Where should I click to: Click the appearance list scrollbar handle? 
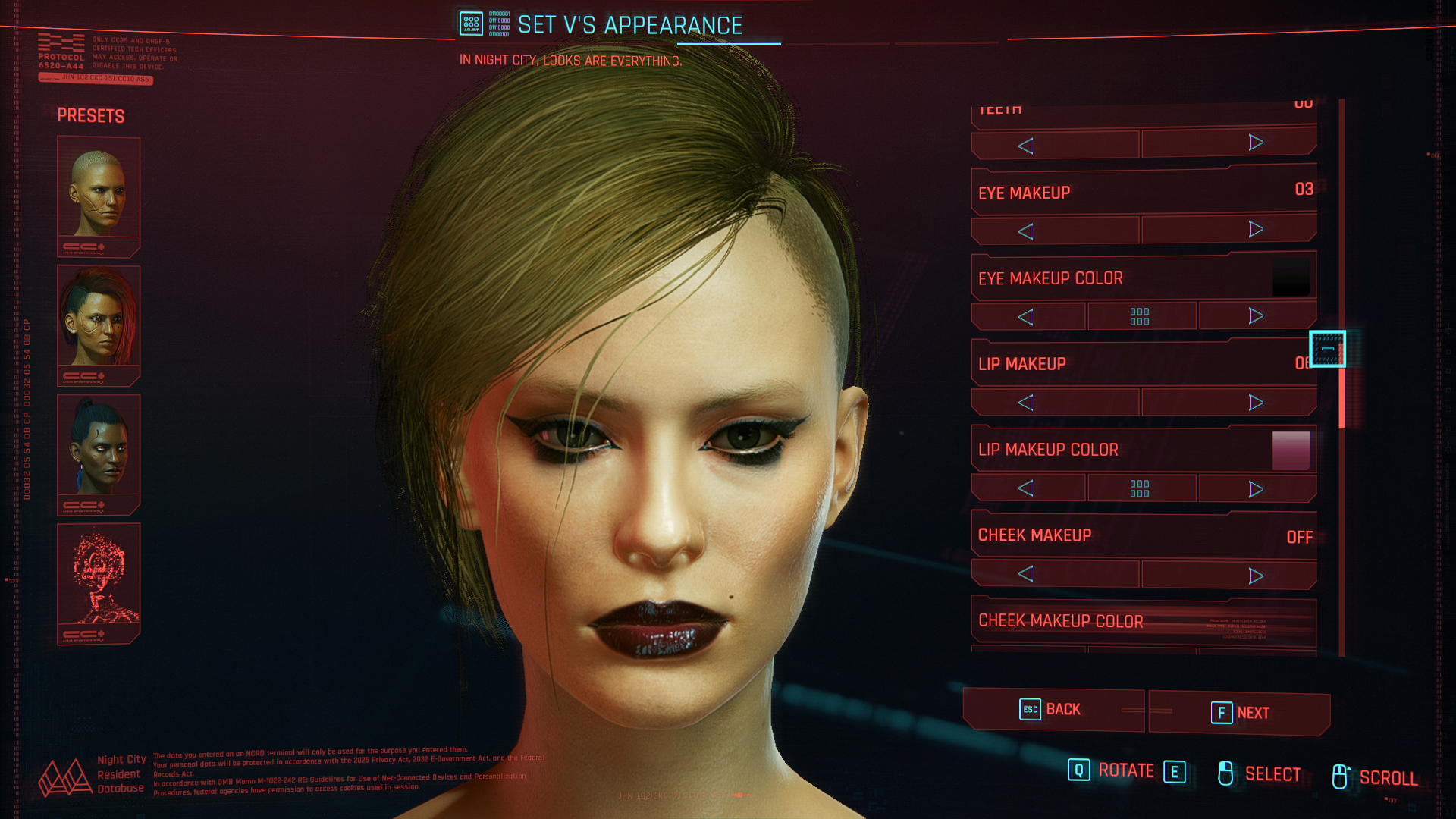pos(1327,349)
